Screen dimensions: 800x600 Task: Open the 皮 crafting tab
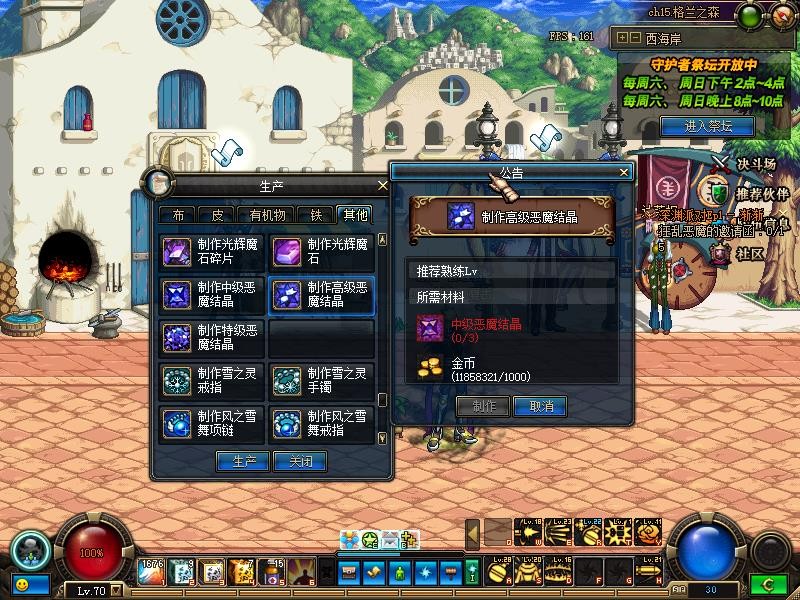point(218,214)
